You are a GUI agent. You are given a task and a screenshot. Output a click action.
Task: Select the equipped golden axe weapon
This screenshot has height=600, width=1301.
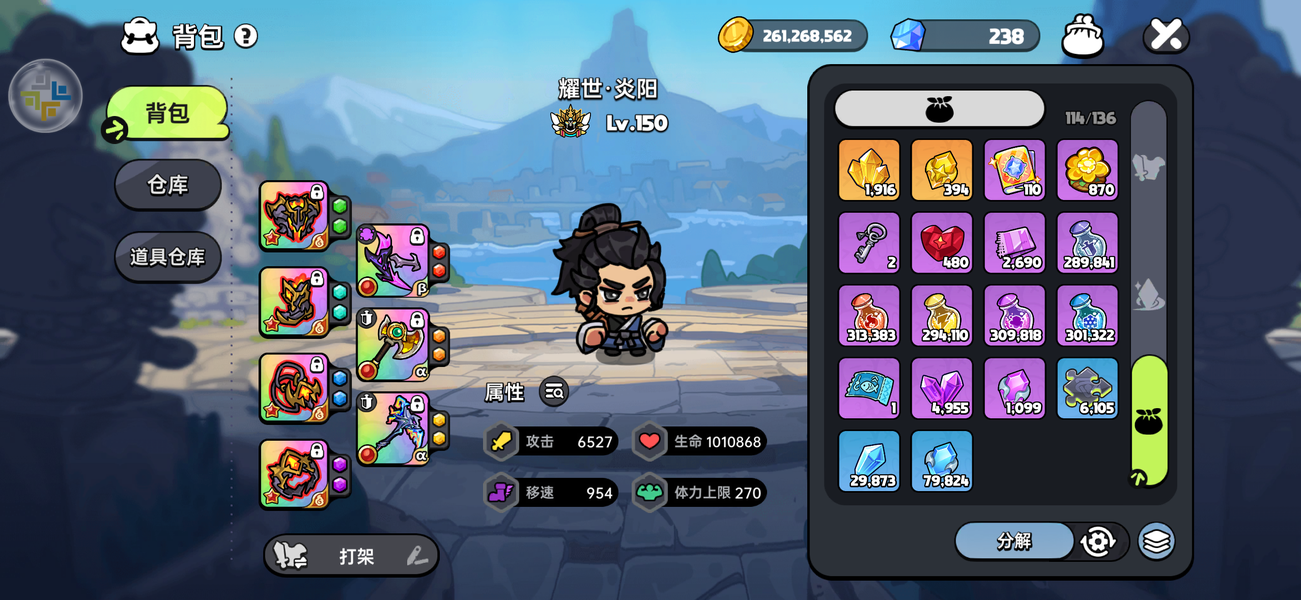393,345
